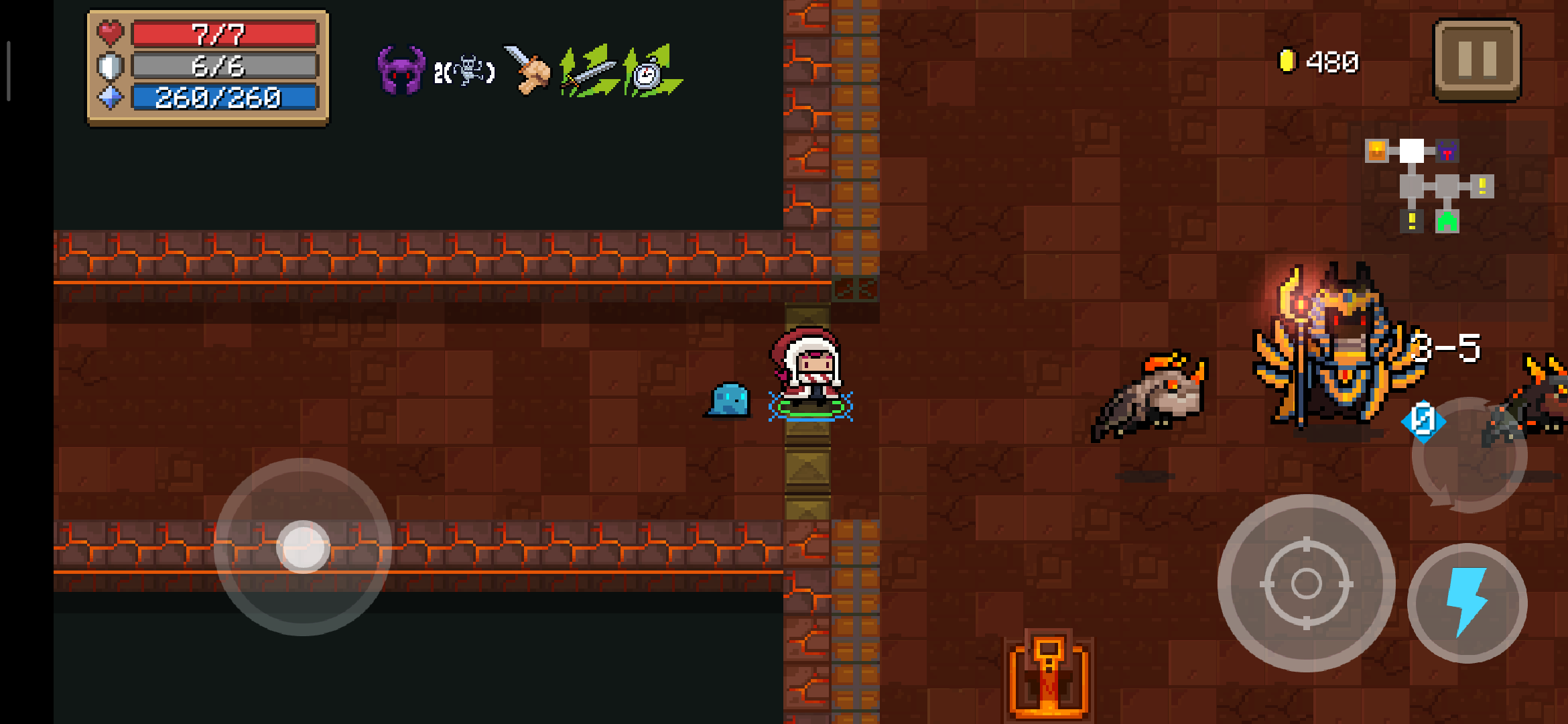
Task: Activate the lightning bolt skill button
Action: (1467, 603)
